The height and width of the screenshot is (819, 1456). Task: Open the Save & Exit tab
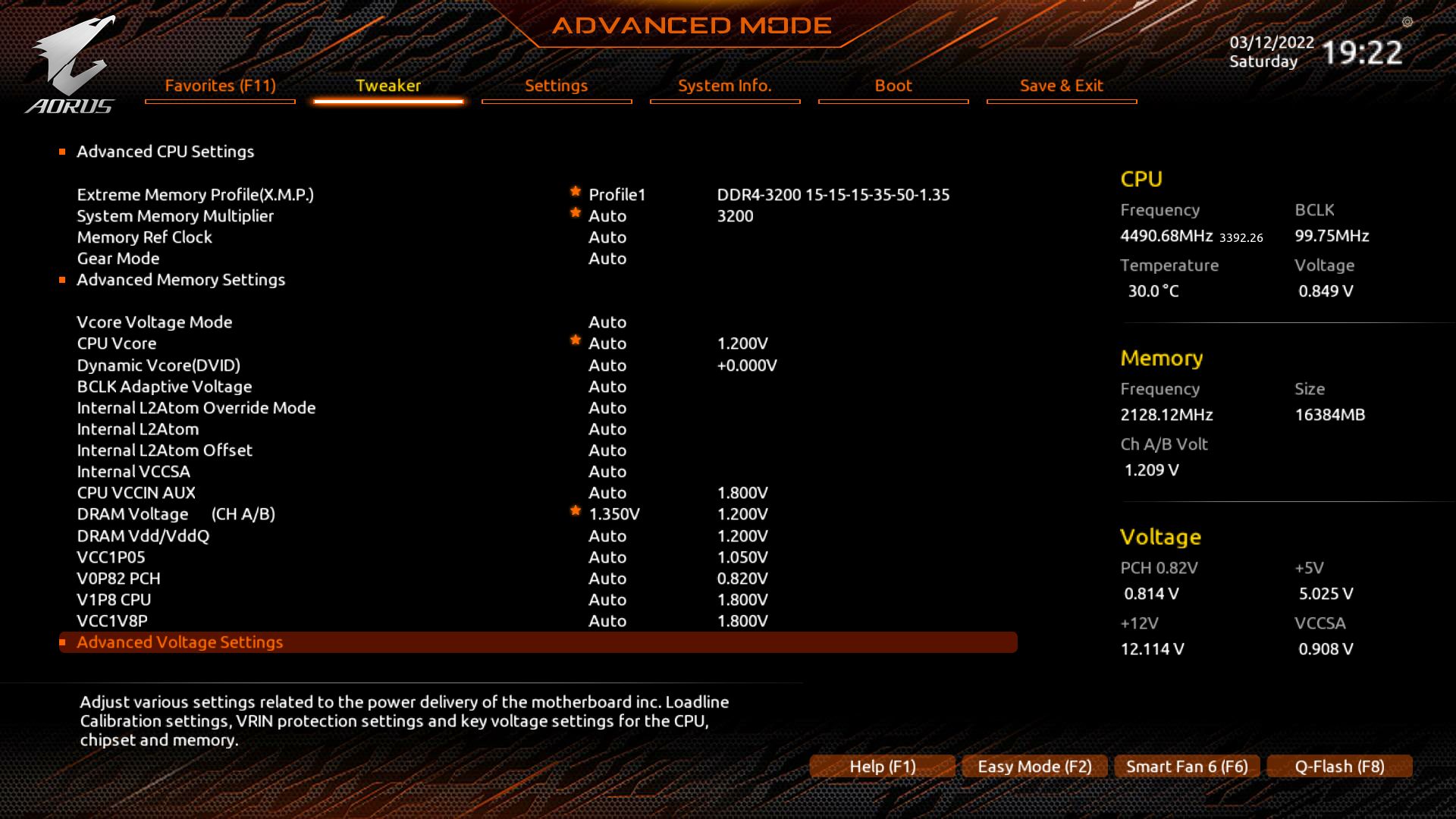tap(1061, 86)
